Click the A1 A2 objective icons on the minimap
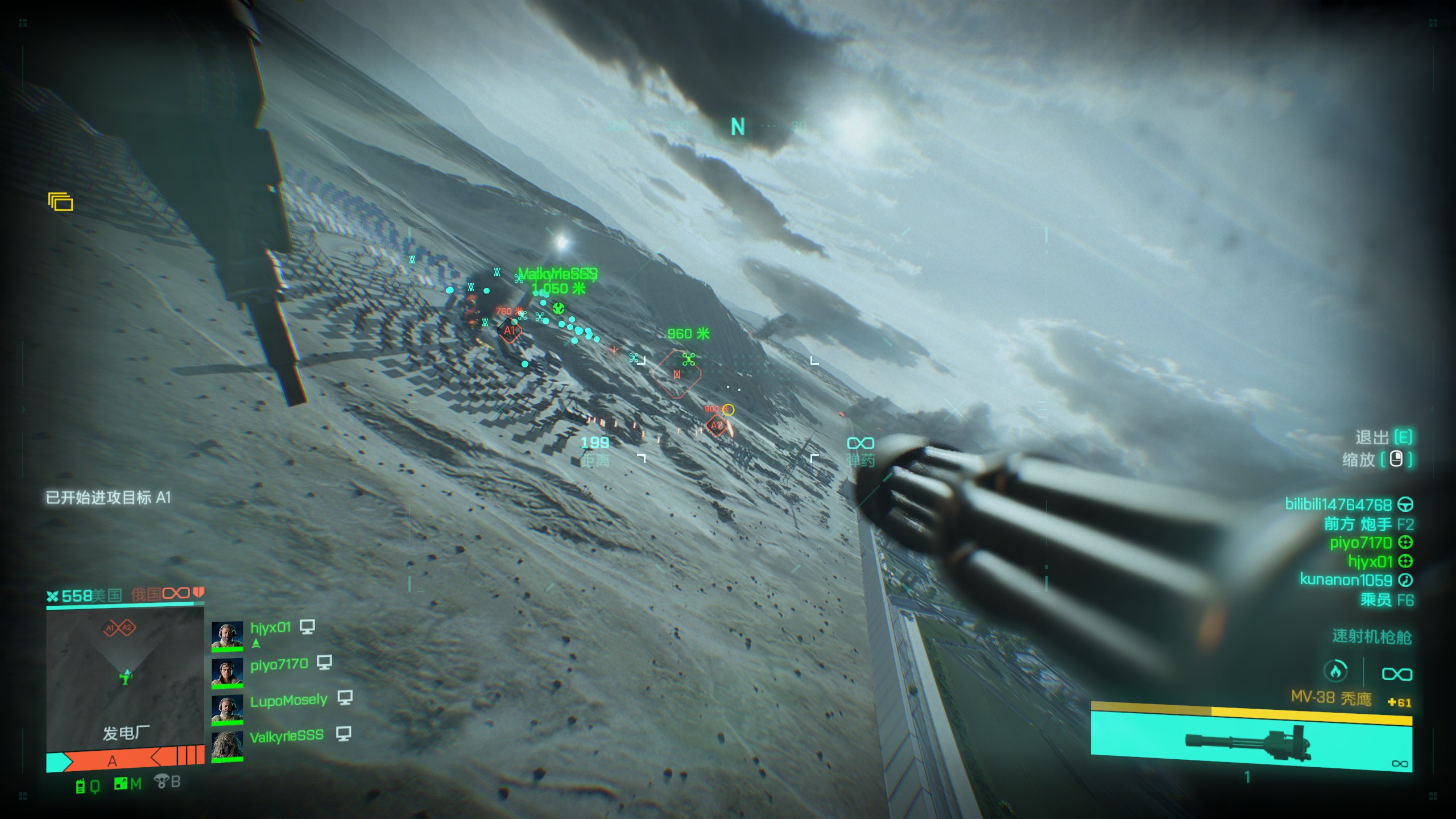 (x=119, y=628)
